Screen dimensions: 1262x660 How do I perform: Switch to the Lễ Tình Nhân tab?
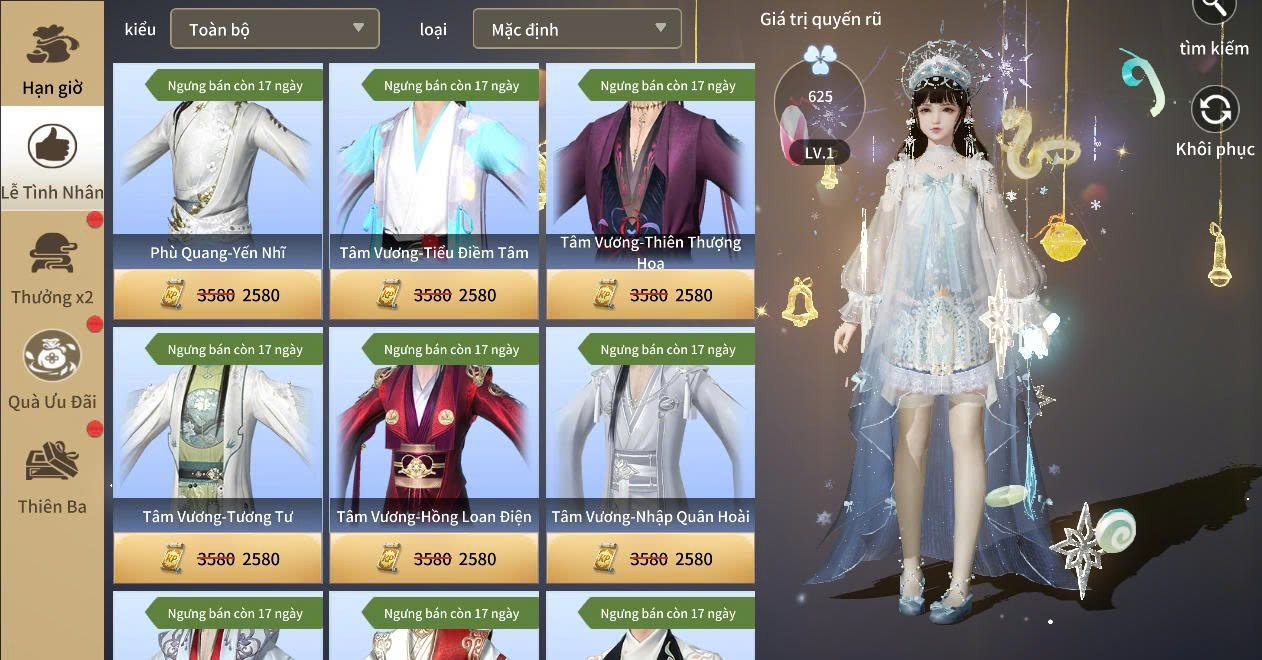(x=52, y=160)
